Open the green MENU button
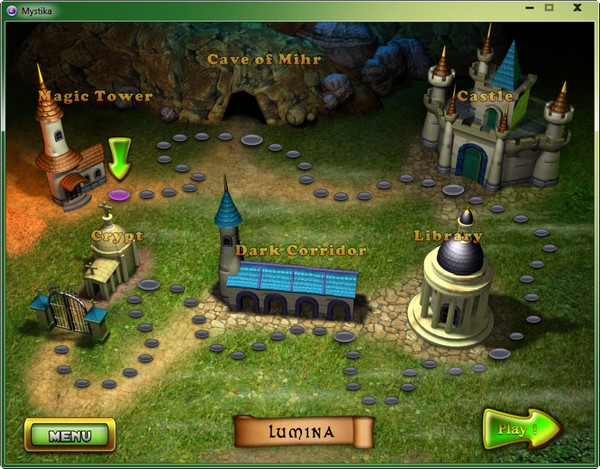The image size is (600, 469). point(70,435)
